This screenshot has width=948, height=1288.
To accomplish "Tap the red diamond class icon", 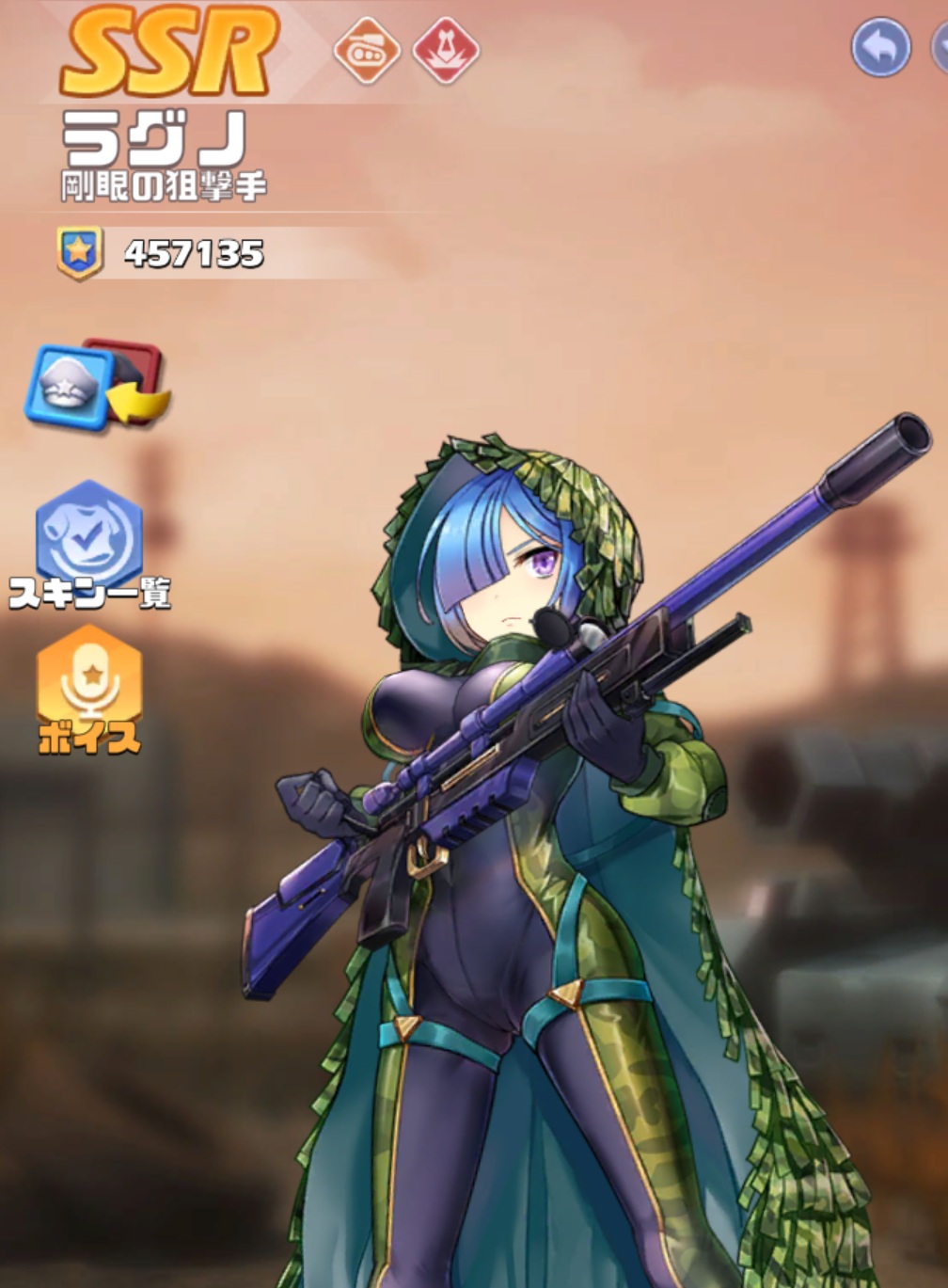I will tap(445, 50).
